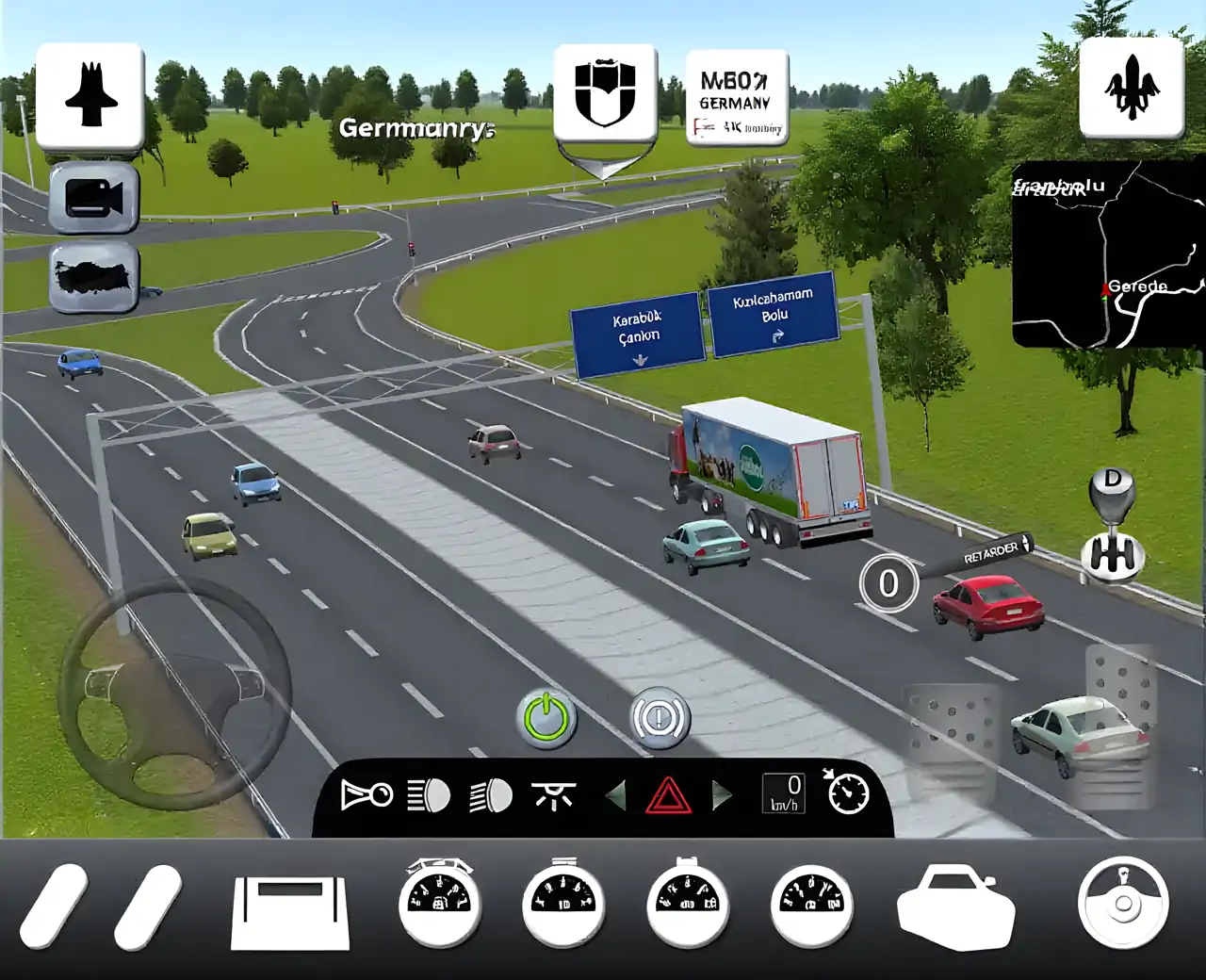
Task: Enable cruise control stopwatch icon
Action: [x=847, y=792]
